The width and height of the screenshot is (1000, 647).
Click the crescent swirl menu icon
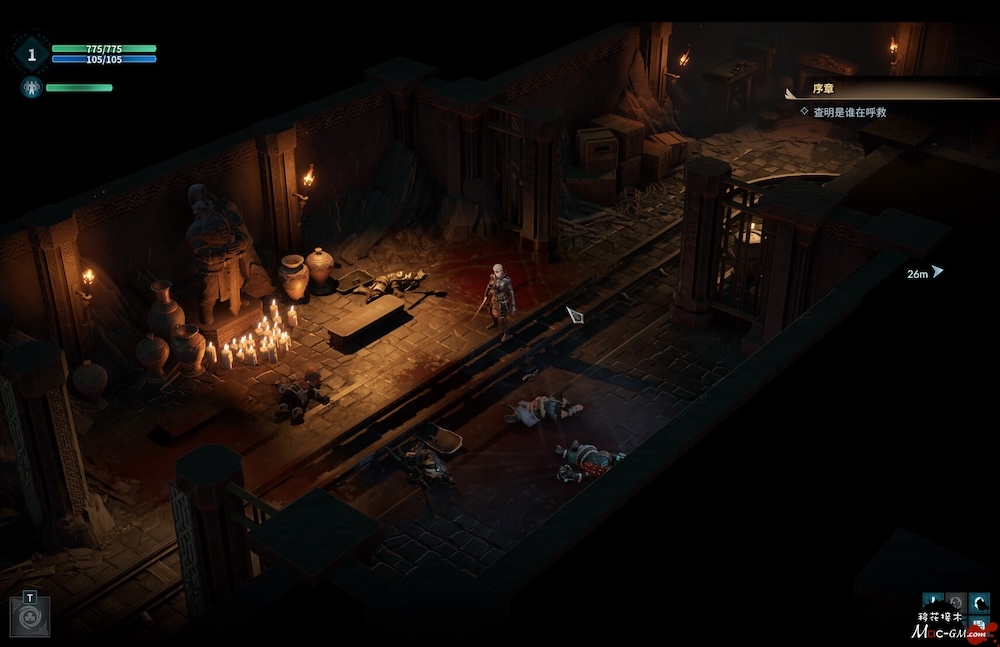coord(980,603)
